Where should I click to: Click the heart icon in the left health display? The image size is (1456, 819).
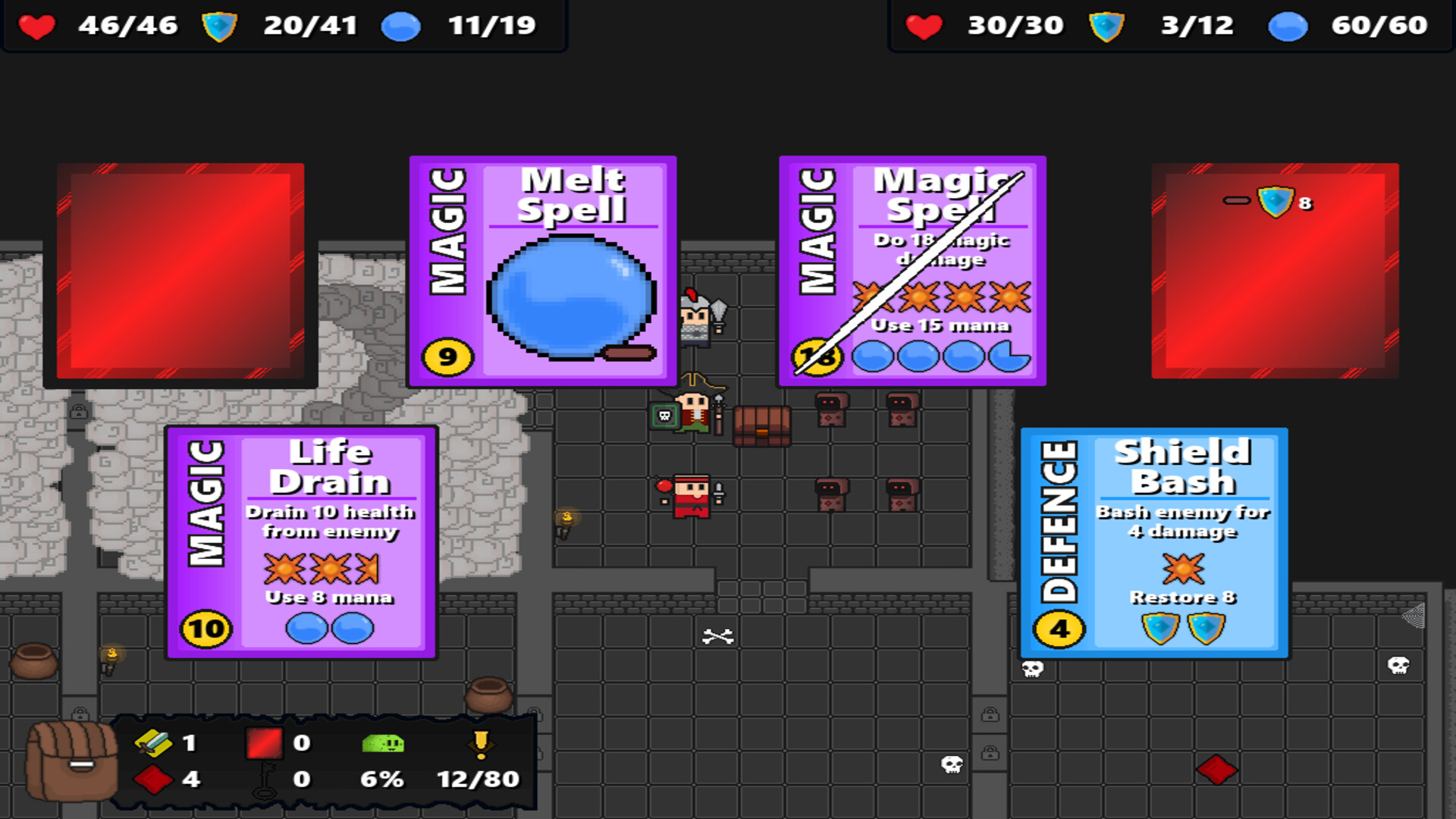[x=36, y=25]
